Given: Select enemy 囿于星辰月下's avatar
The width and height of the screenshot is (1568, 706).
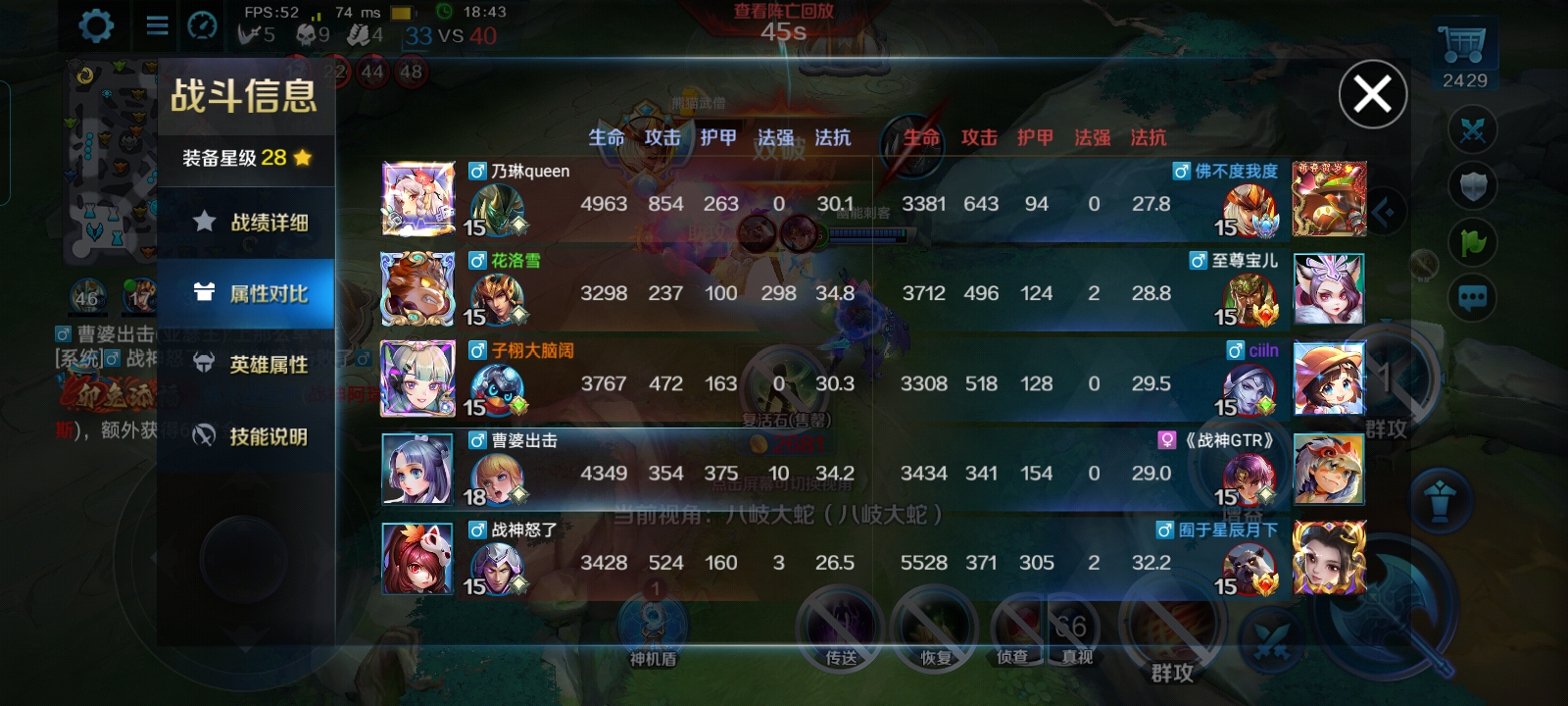Looking at the screenshot, I should [x=1329, y=558].
